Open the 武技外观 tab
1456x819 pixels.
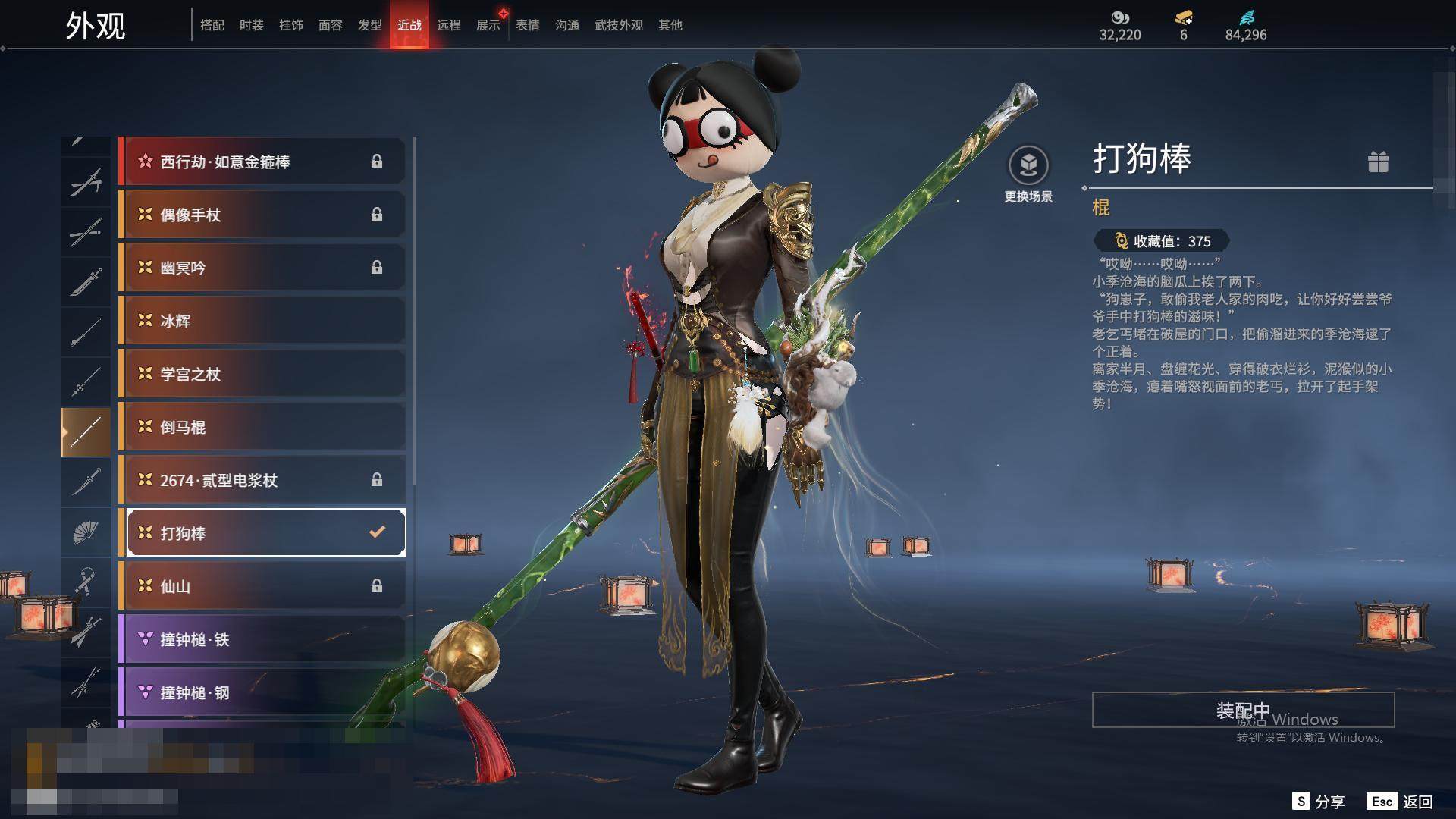pos(618,25)
